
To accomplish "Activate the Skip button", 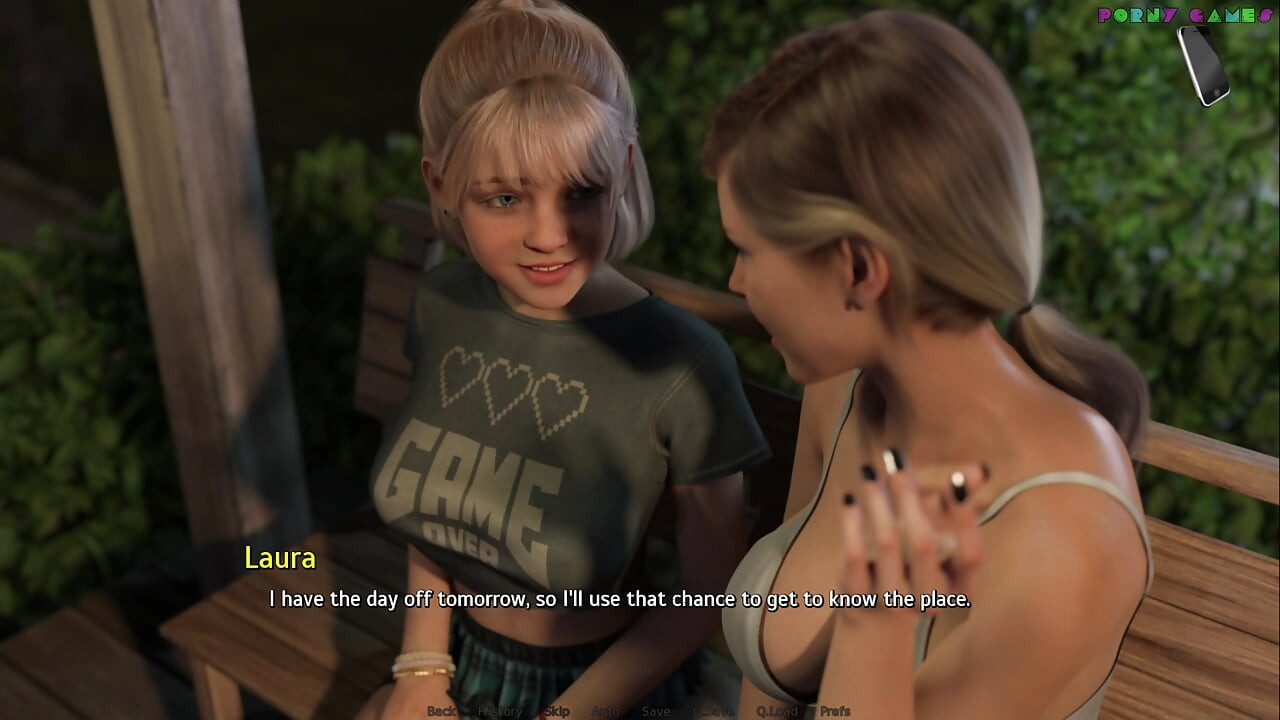I will click(x=556, y=711).
